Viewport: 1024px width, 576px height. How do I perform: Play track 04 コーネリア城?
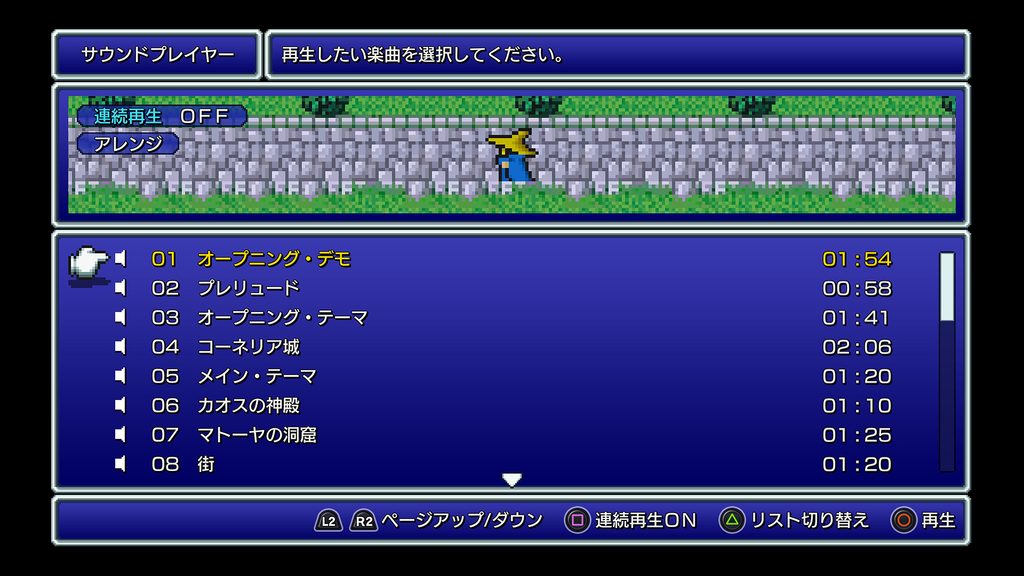(248, 347)
